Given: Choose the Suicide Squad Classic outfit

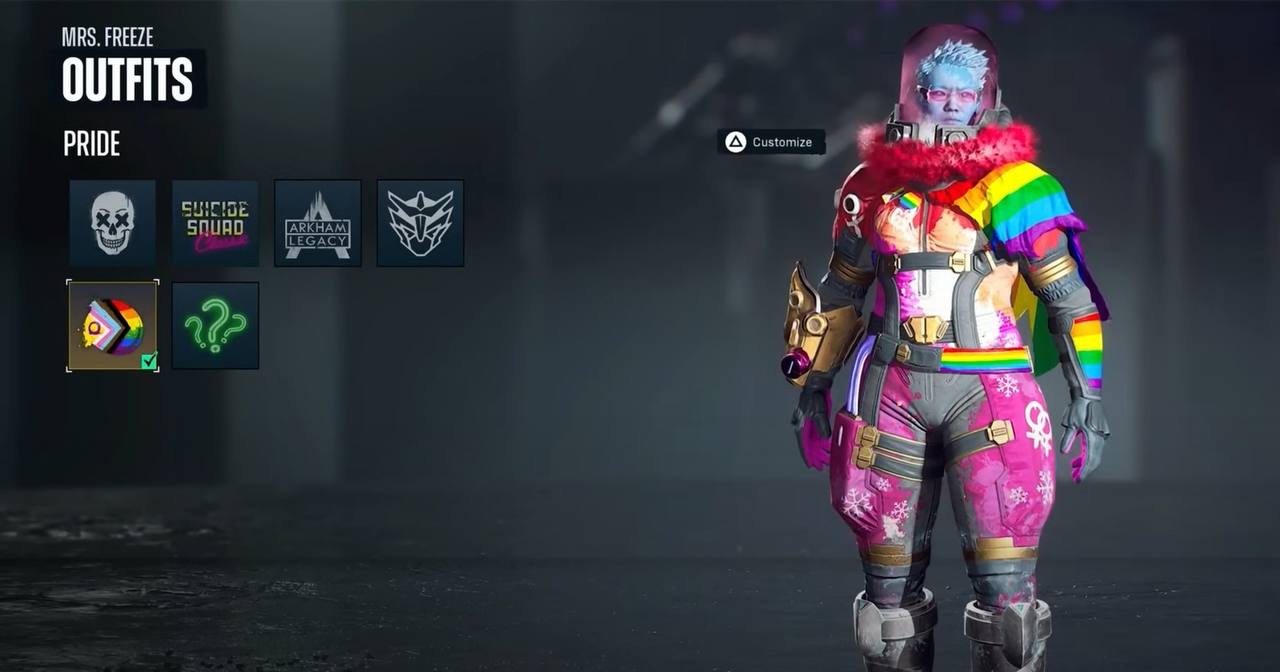Looking at the screenshot, I should 215,223.
